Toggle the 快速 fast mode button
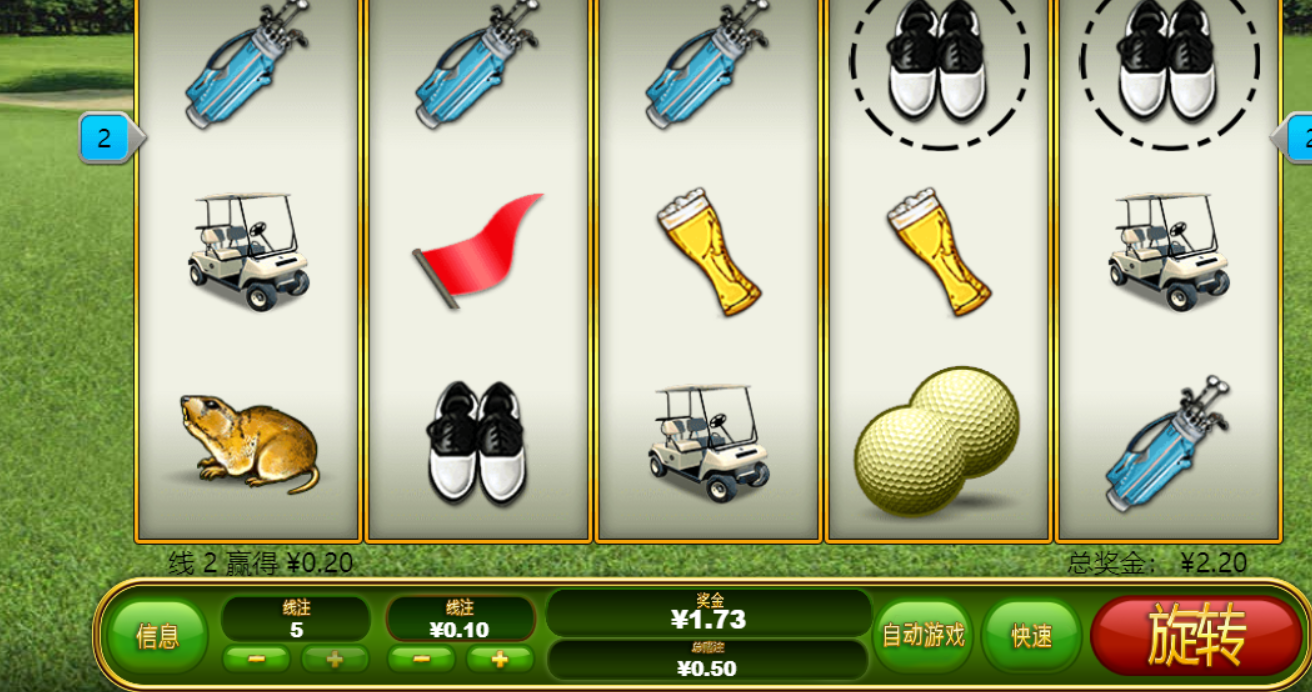 (1031, 636)
